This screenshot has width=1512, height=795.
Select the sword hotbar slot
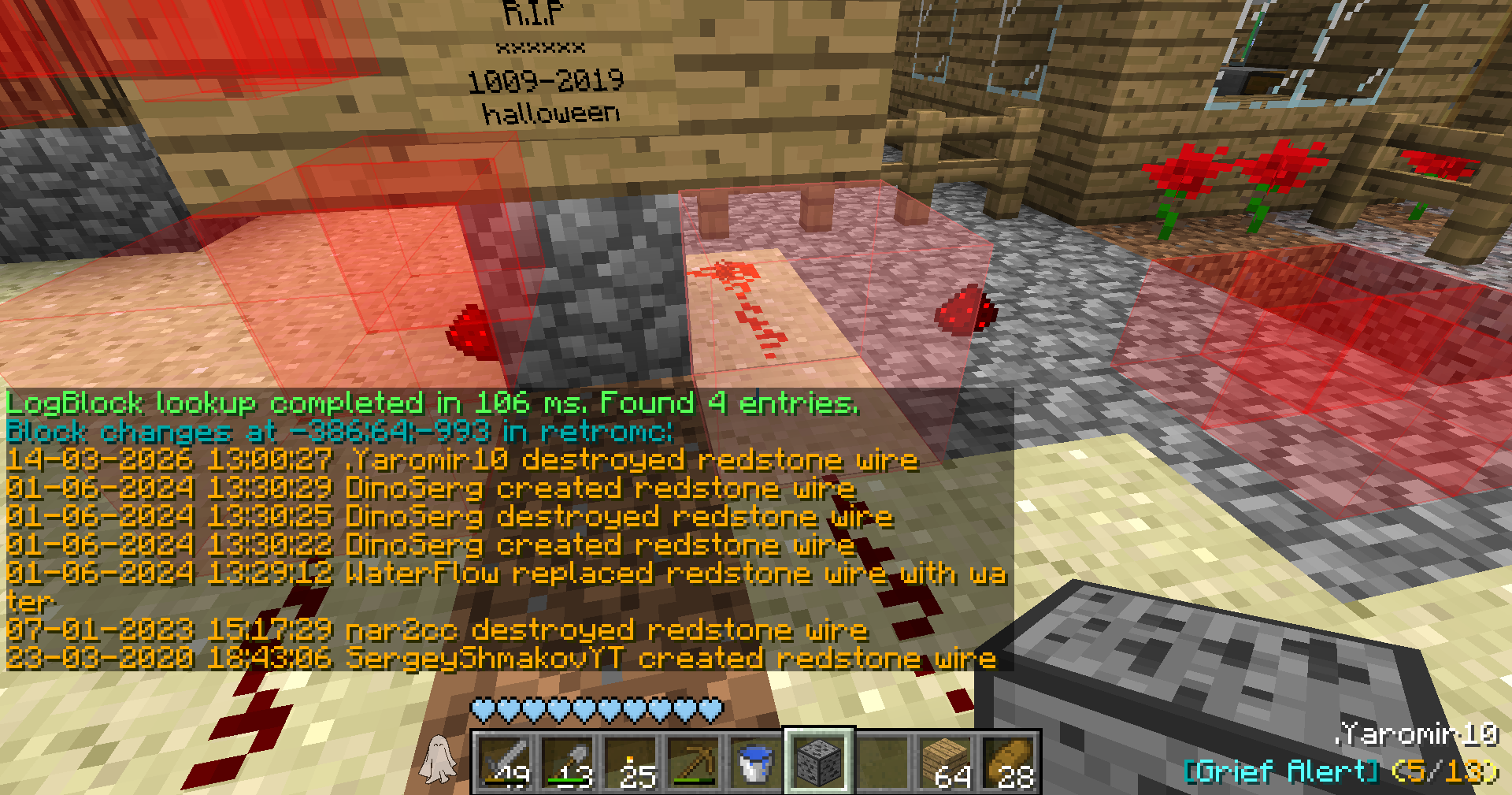click(504, 762)
